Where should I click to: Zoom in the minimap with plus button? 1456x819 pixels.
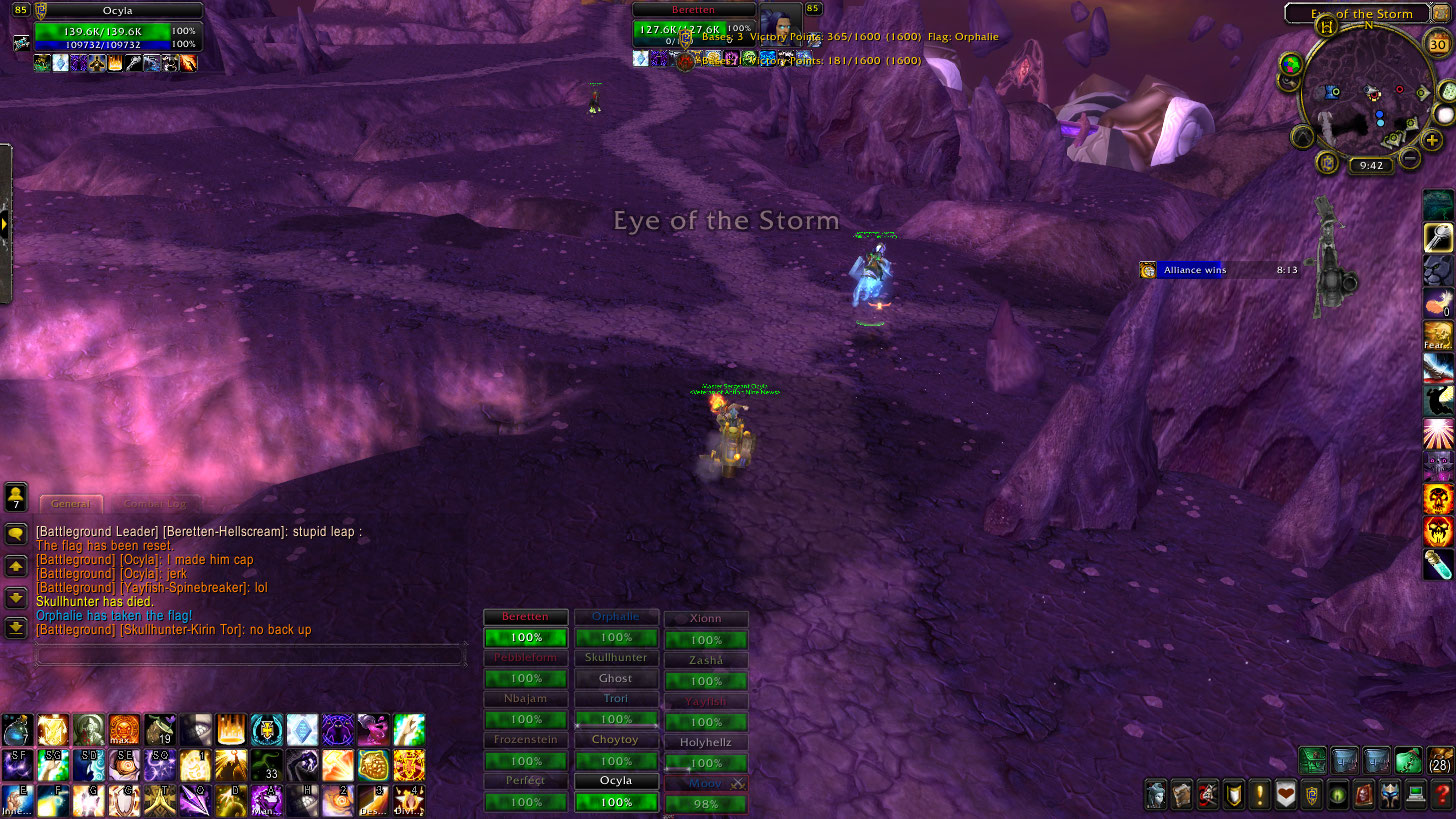1432,139
